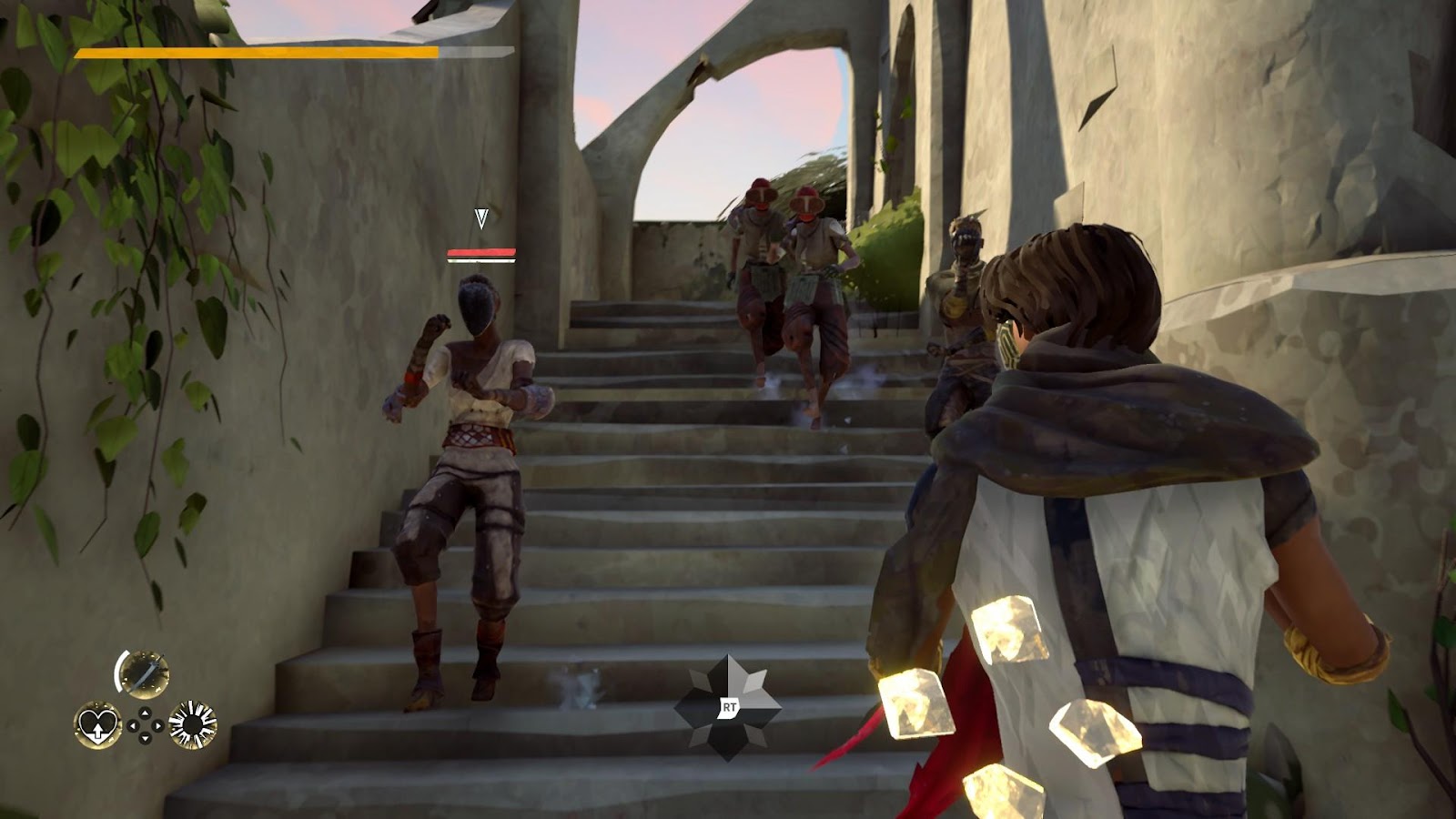Image resolution: width=1456 pixels, height=819 pixels.
Task: Activate the heart healing ability
Action: (96, 725)
